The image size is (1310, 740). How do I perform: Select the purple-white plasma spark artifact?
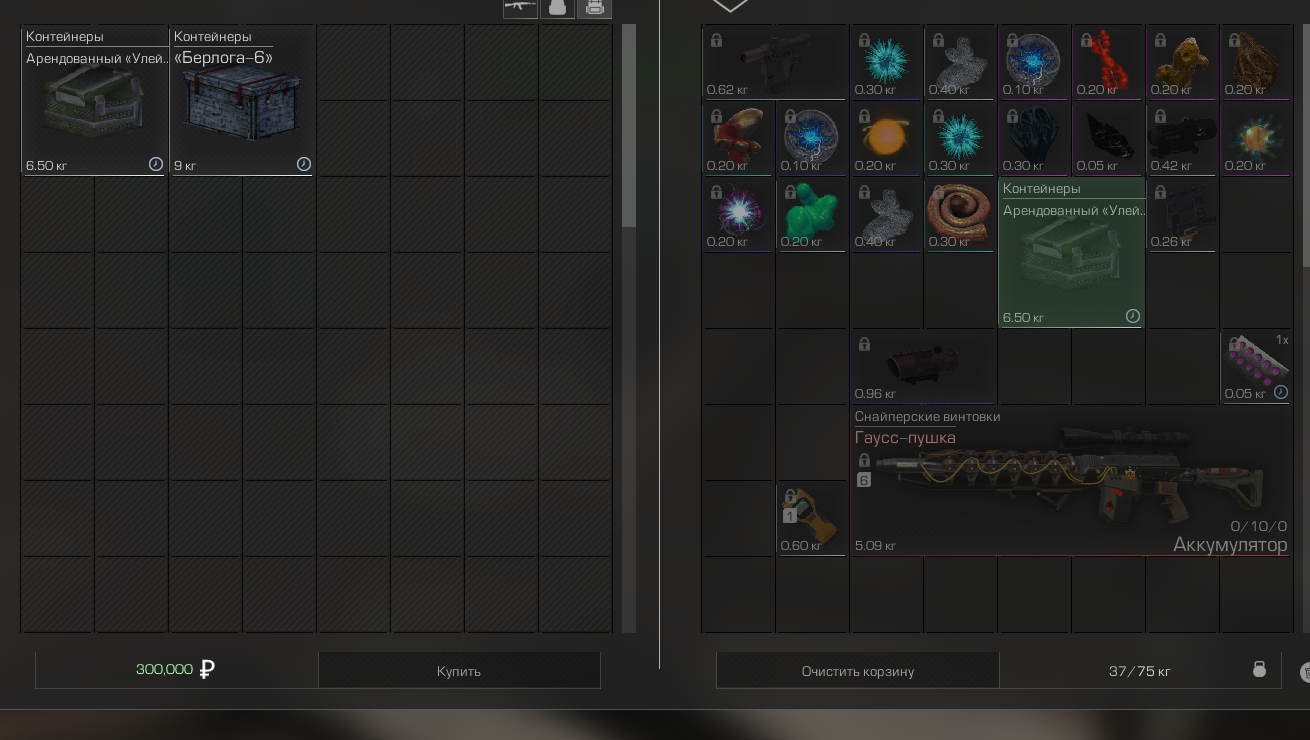click(738, 214)
